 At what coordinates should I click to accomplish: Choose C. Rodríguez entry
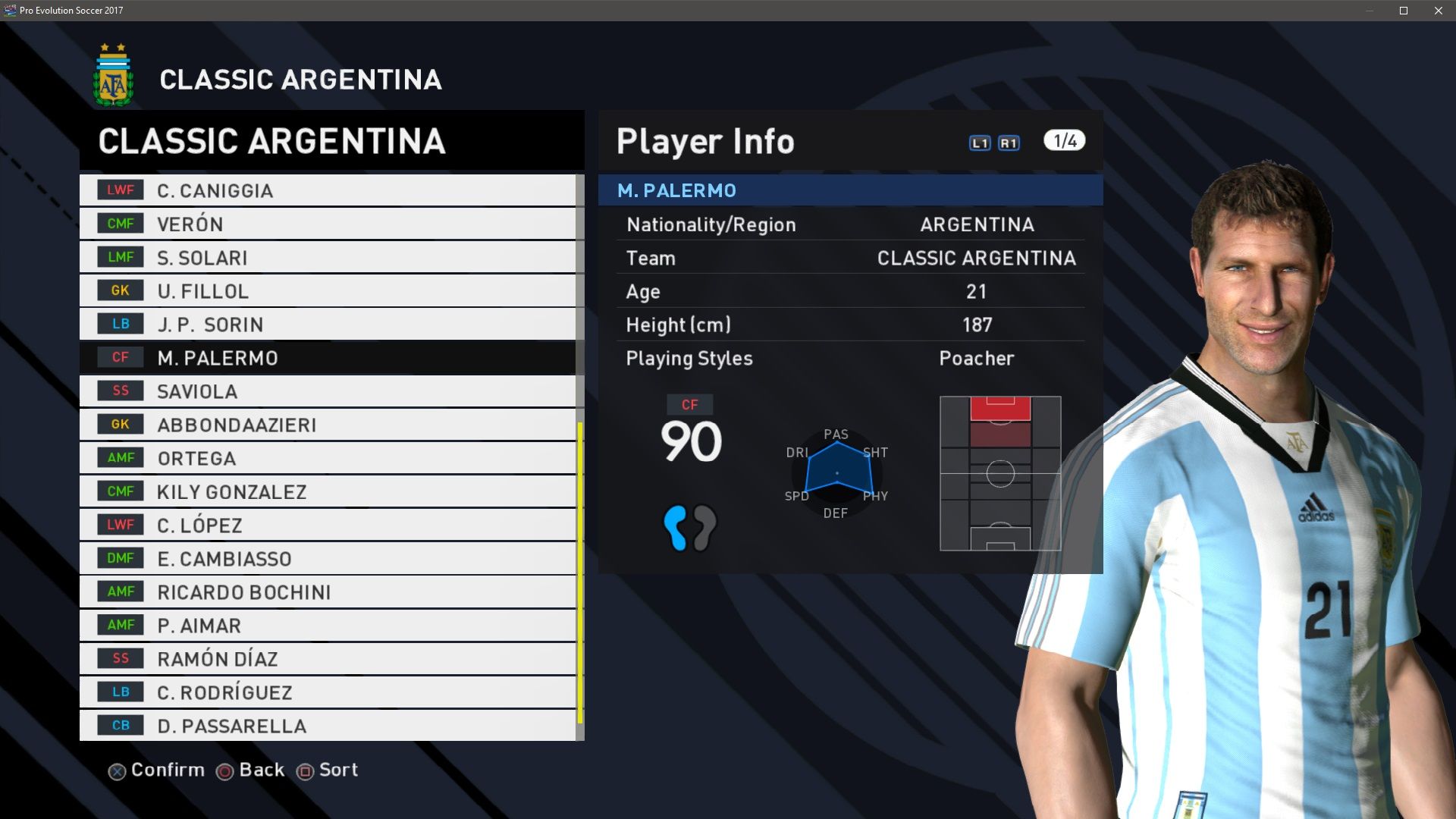(326, 692)
